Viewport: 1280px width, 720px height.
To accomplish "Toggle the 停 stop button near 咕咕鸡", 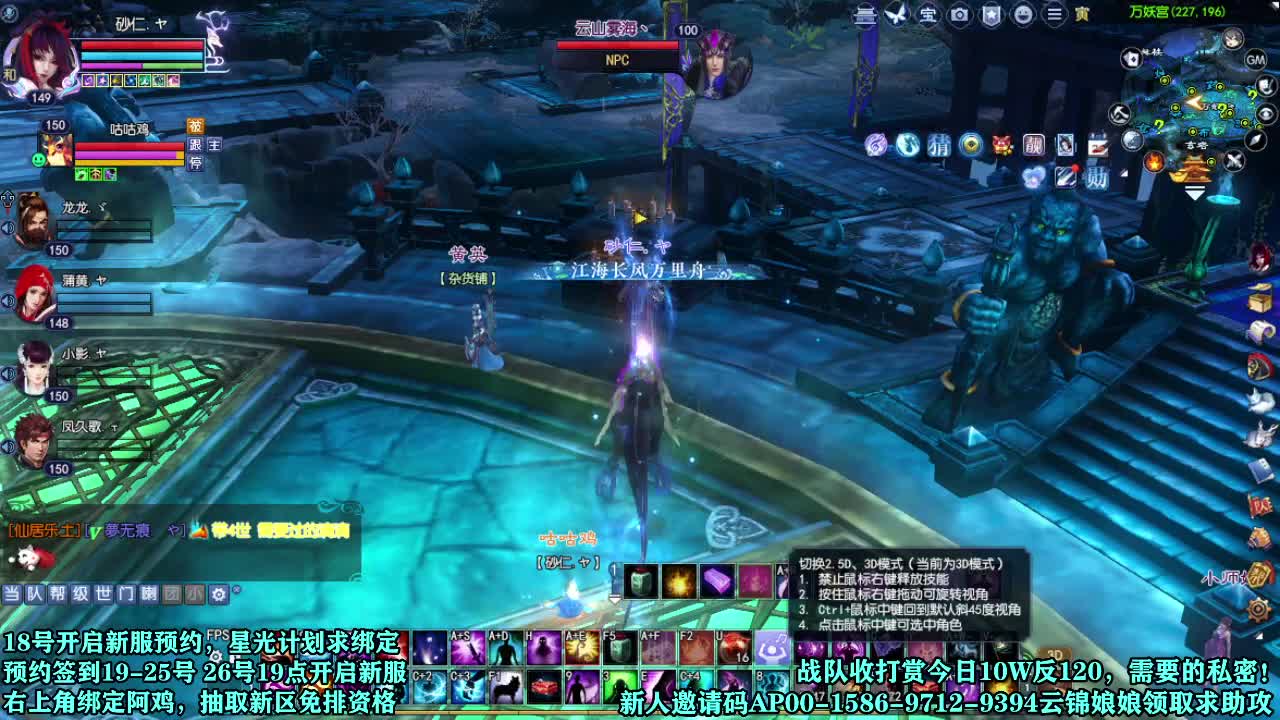I will 195,163.
